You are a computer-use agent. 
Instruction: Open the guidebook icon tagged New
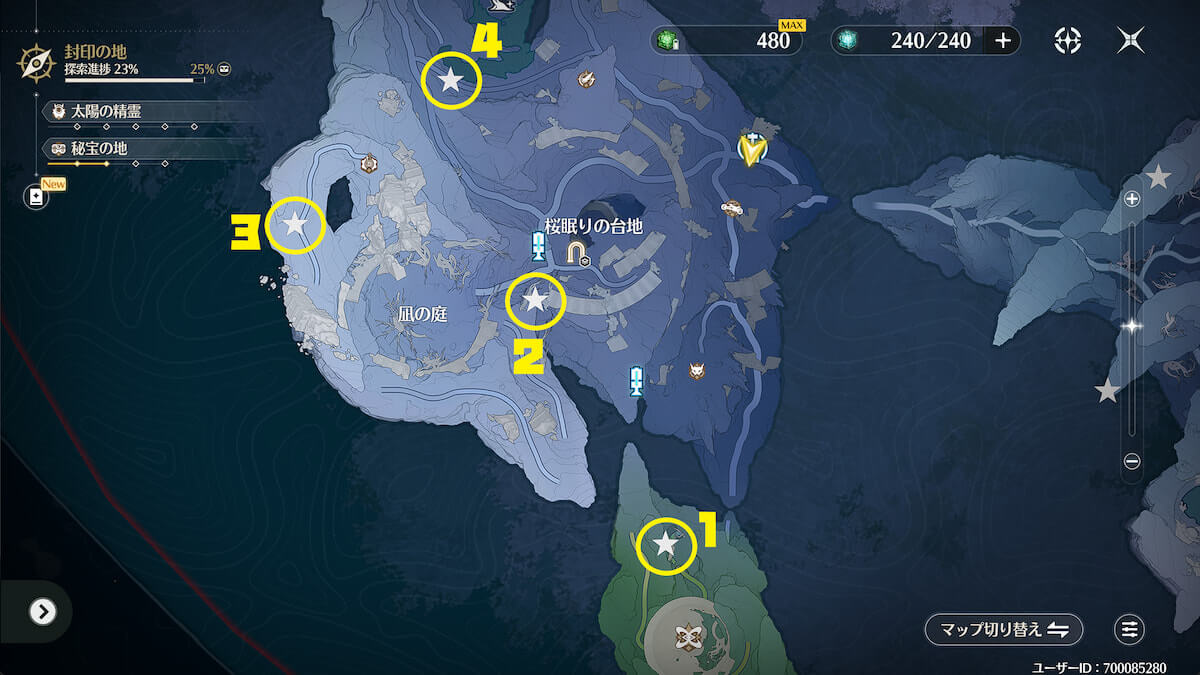pos(37,196)
